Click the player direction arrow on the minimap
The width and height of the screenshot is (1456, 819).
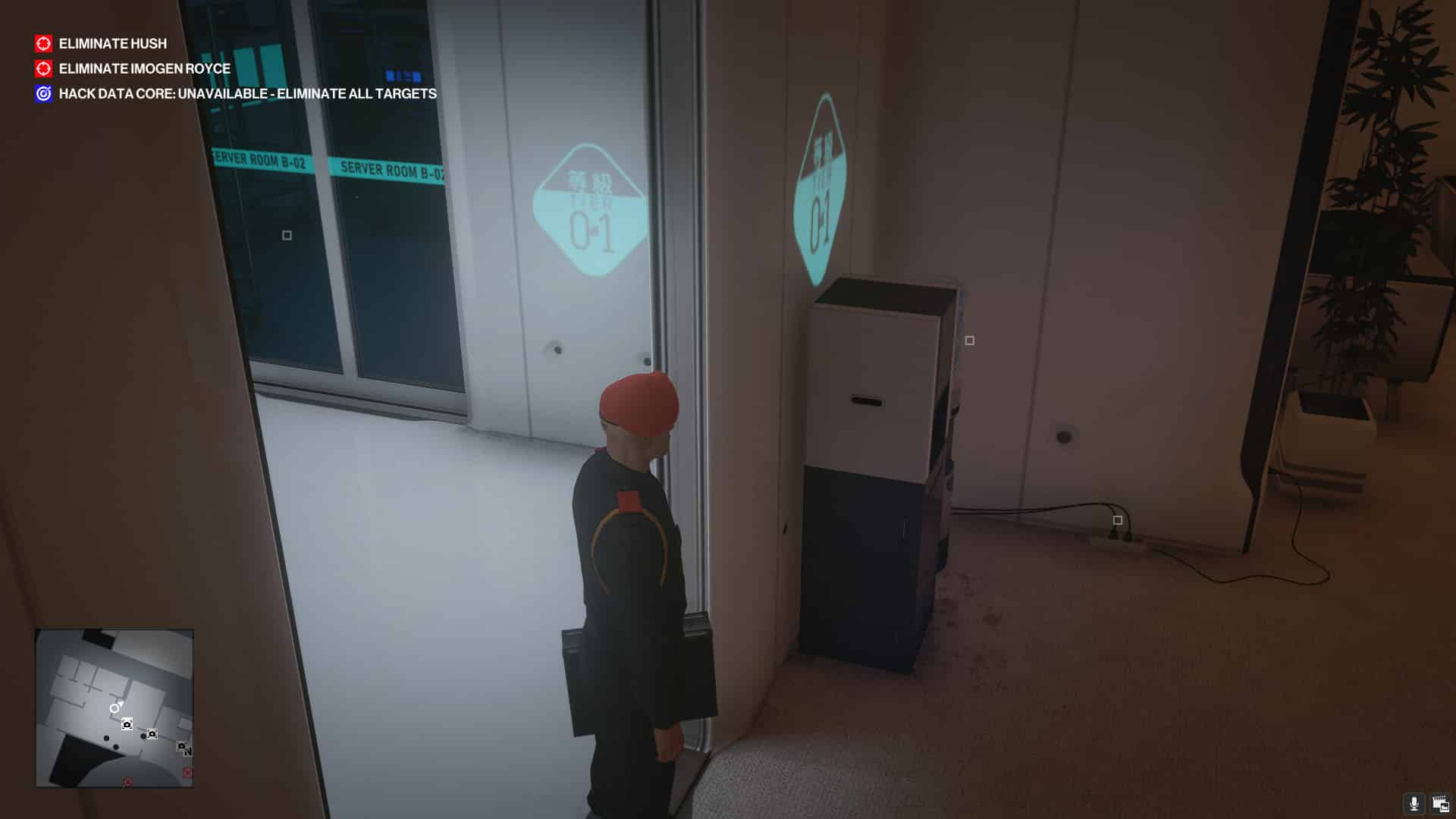coord(115,707)
